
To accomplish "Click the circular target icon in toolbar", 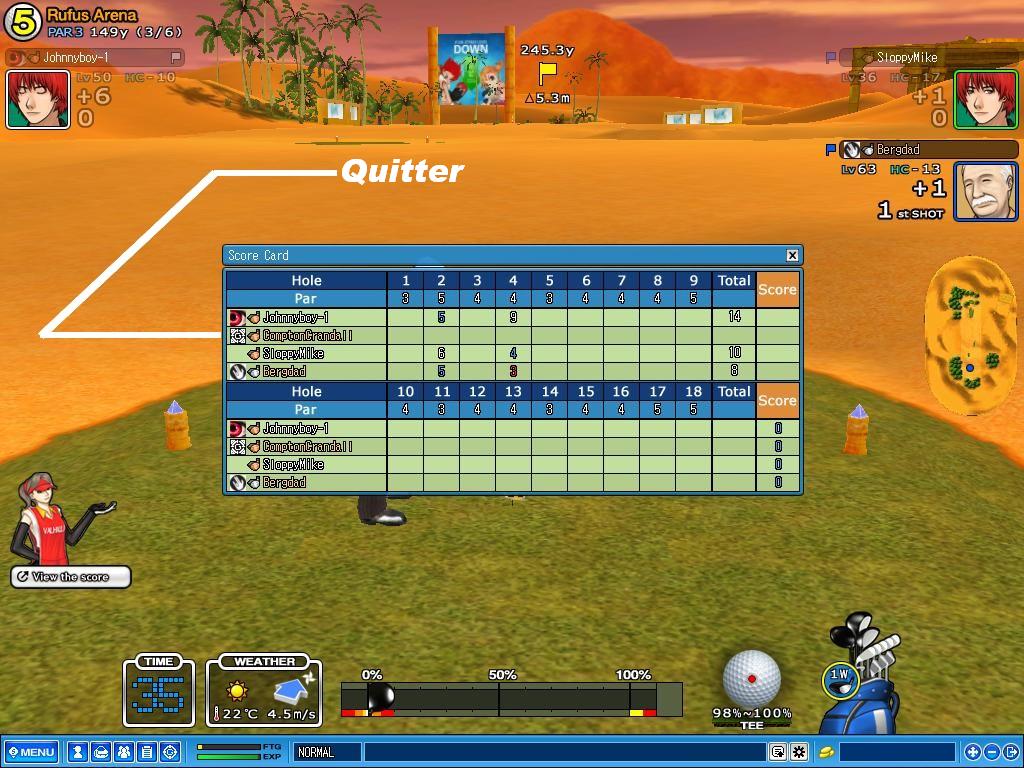I will [x=169, y=752].
